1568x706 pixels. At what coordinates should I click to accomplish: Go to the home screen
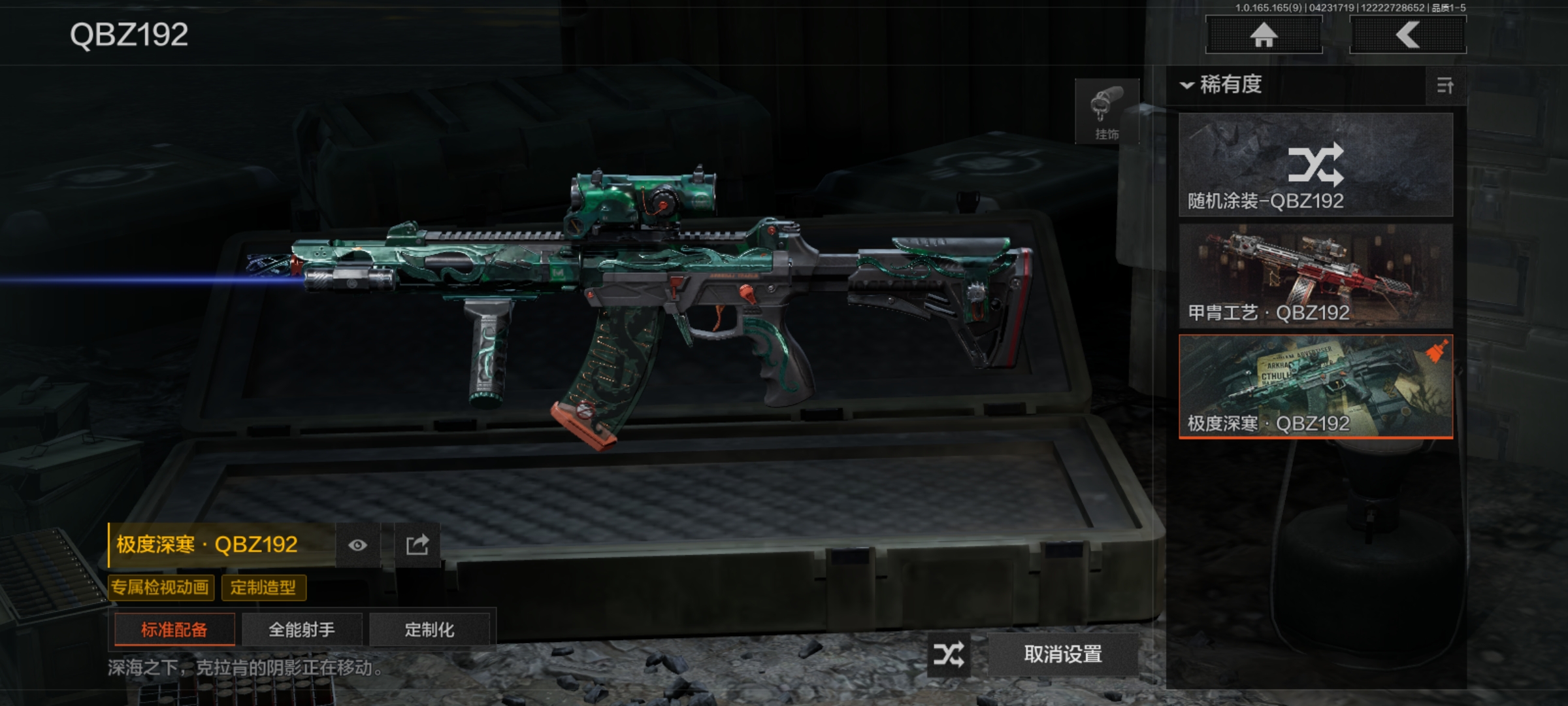tap(1264, 35)
